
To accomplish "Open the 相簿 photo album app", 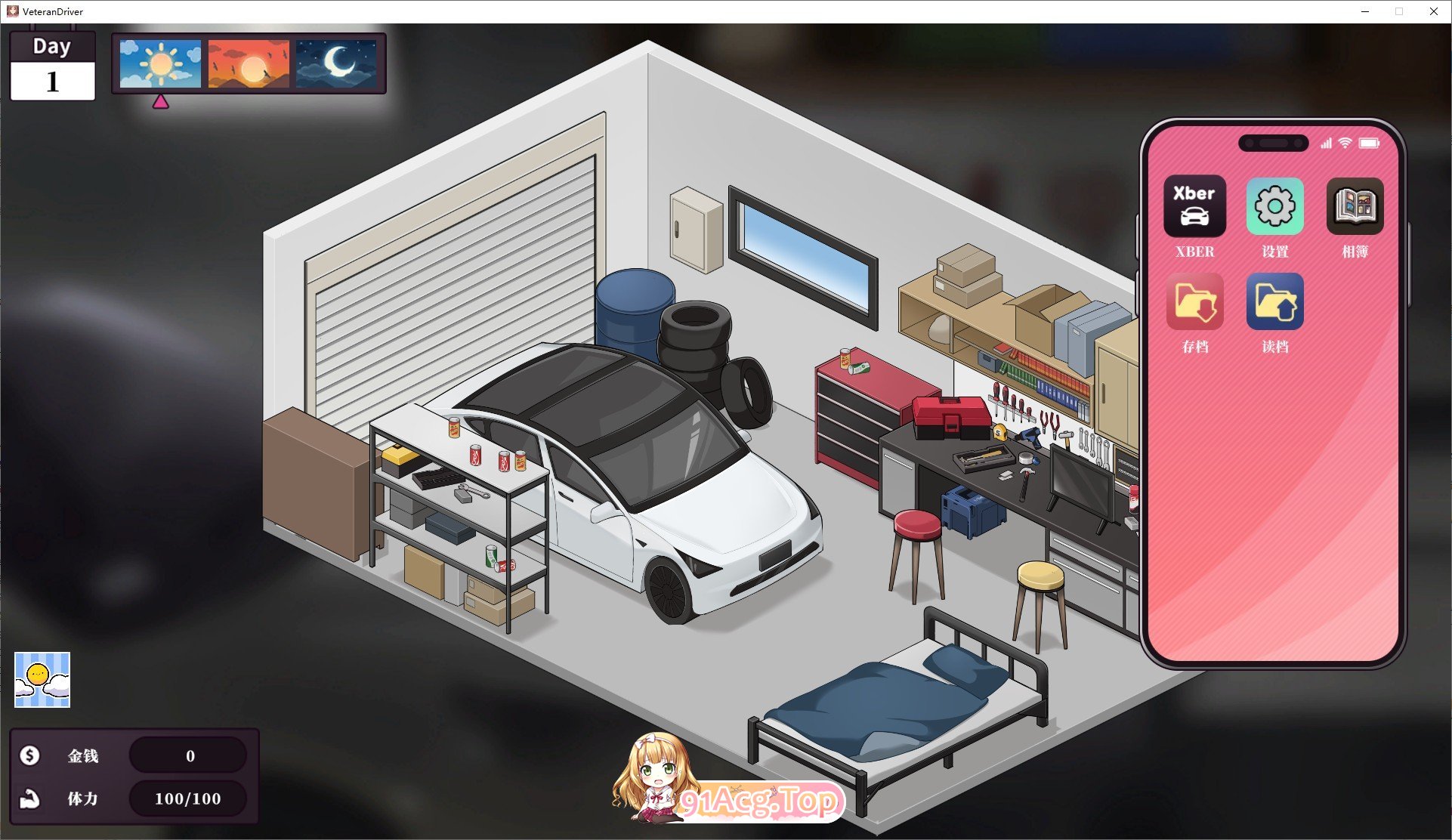I will click(x=1355, y=204).
